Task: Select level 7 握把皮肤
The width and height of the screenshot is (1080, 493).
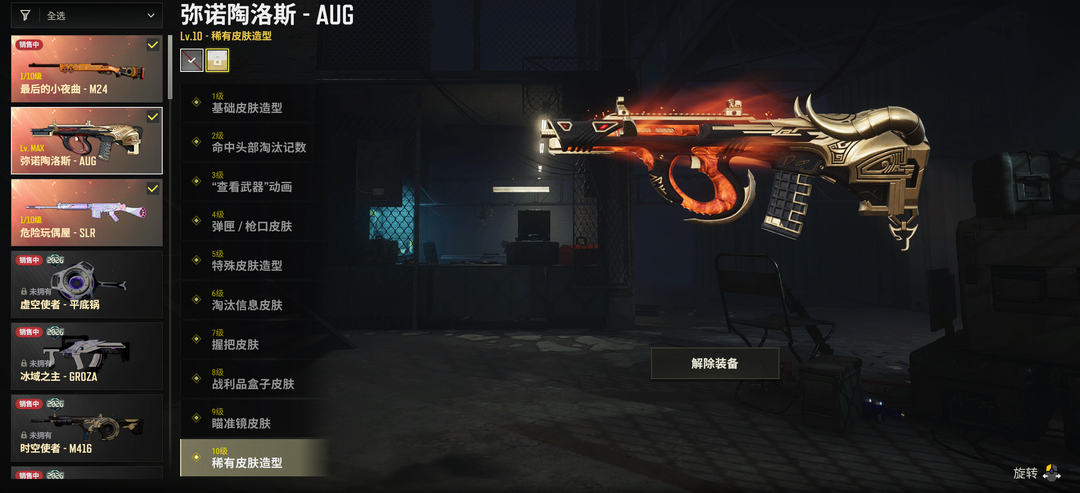Action: [254, 340]
